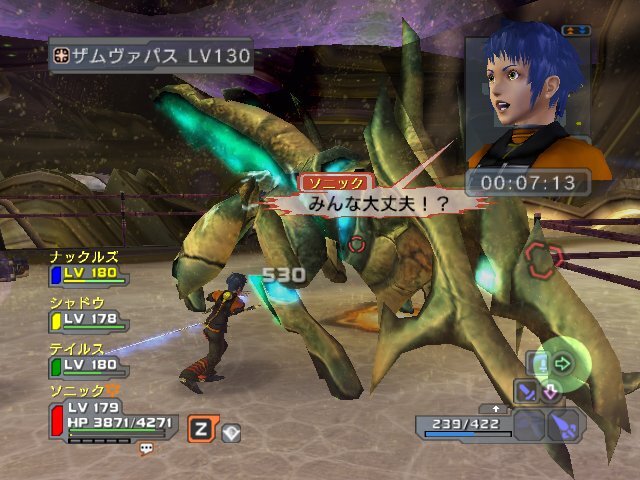This screenshot has height=480, width=640.
Task: Select the ザムヴァパス LV130 target nameplate
Action: pos(150,55)
